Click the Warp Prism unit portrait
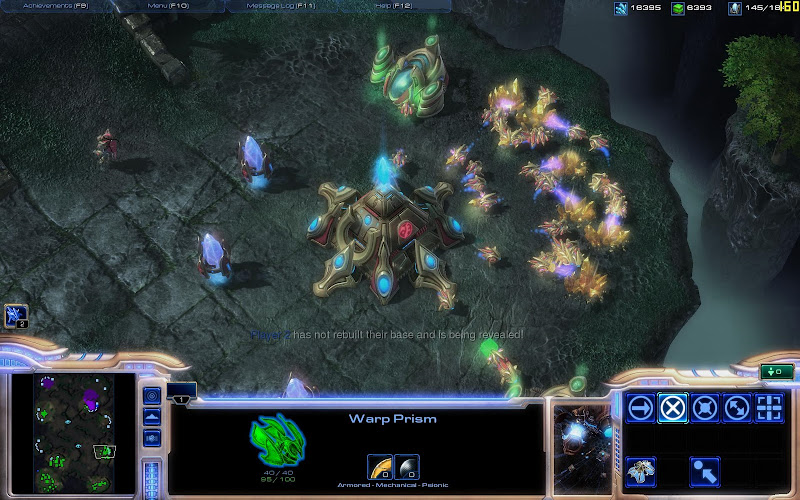Image resolution: width=800 pixels, height=500 pixels. [x=583, y=437]
